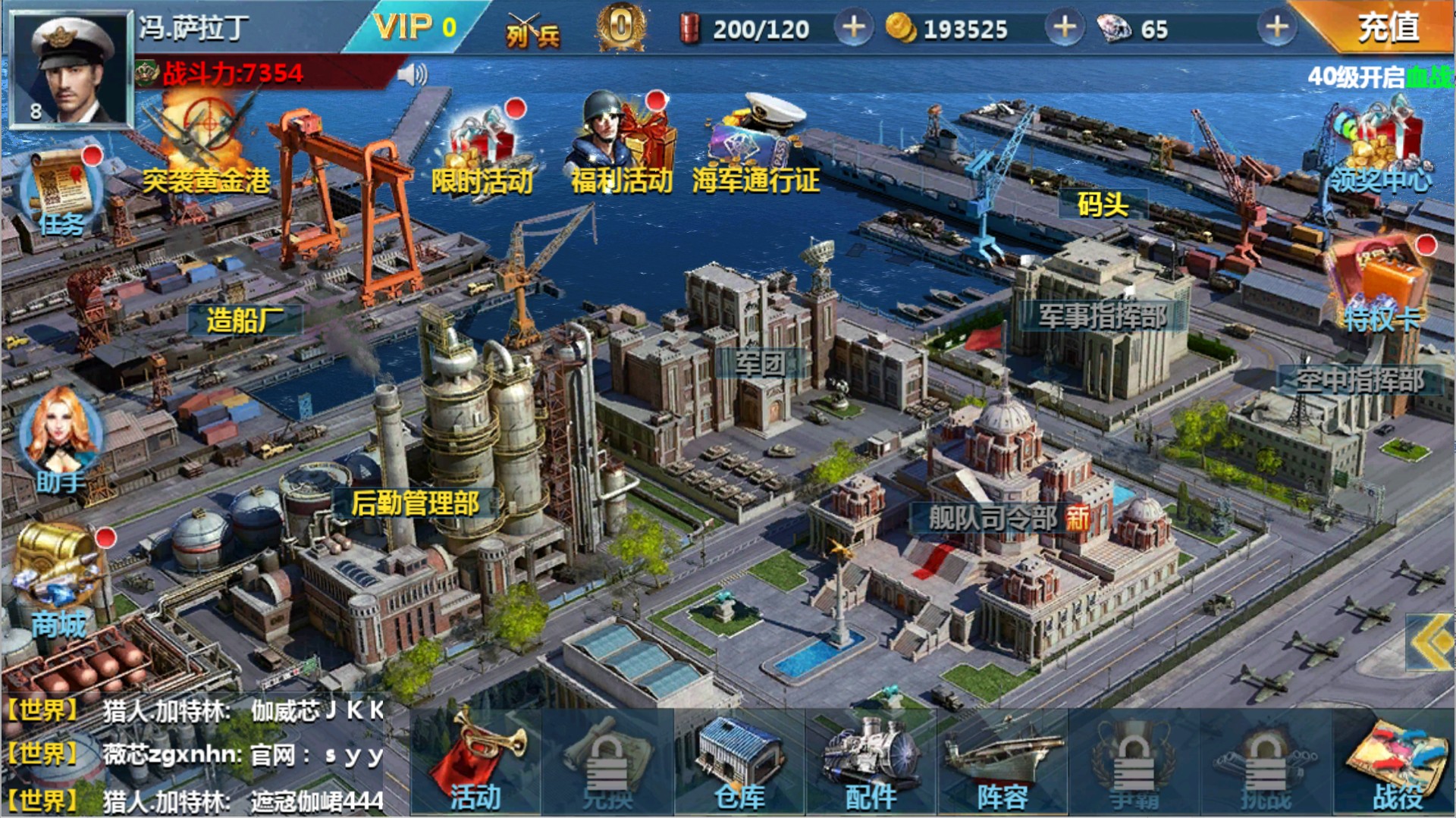Open 福利活动 welfare events
The height and width of the screenshot is (818, 1456).
tap(620, 148)
